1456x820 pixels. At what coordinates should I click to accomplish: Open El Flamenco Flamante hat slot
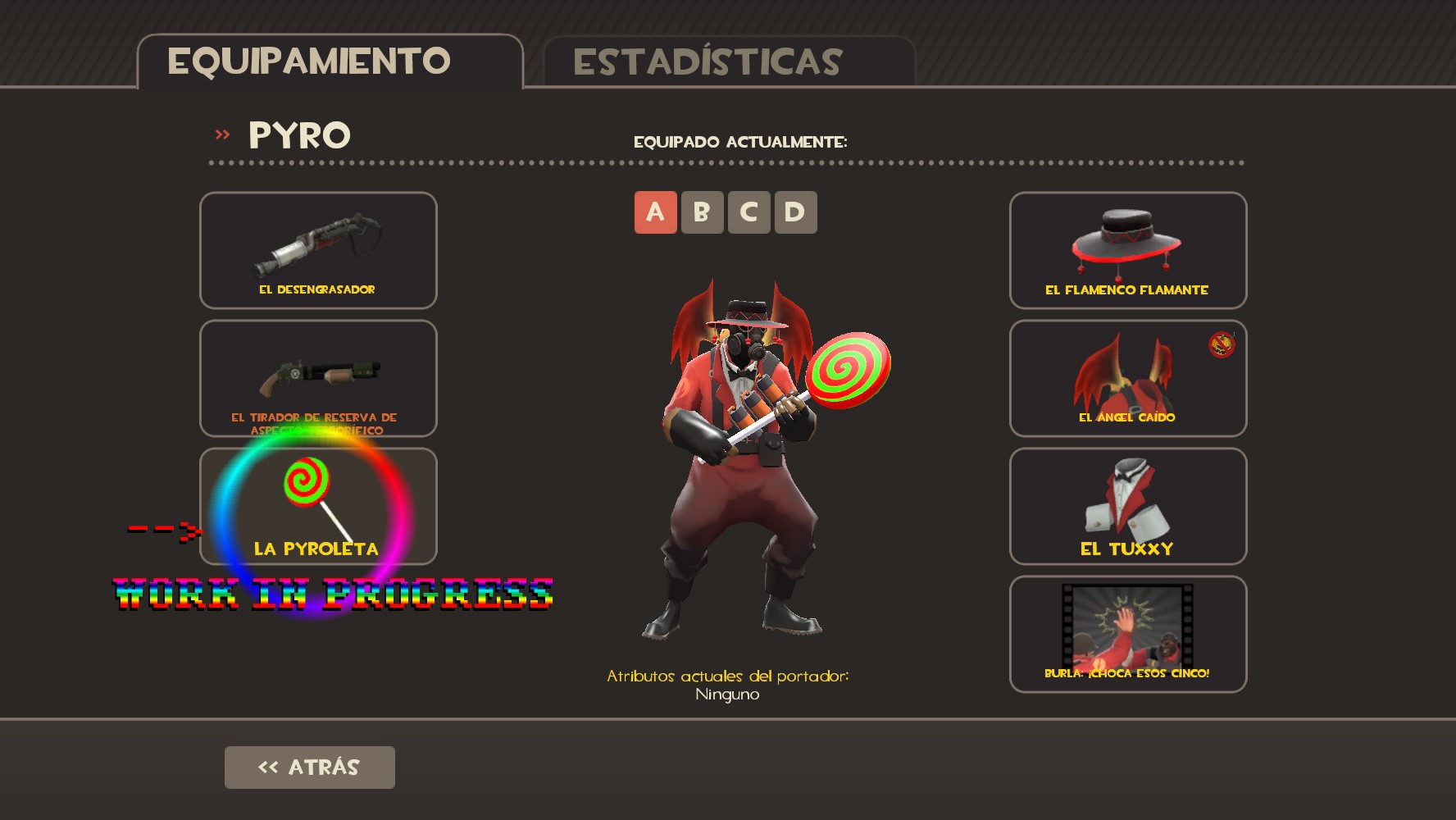point(1127,250)
